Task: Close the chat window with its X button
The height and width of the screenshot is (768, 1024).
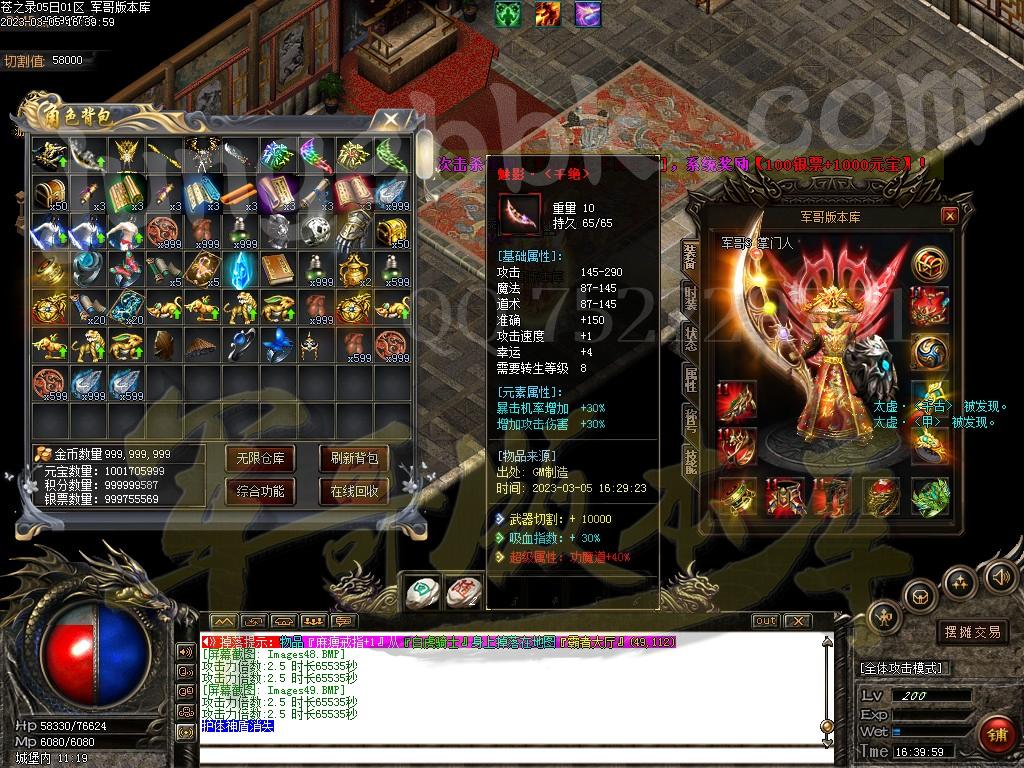Action: click(797, 621)
